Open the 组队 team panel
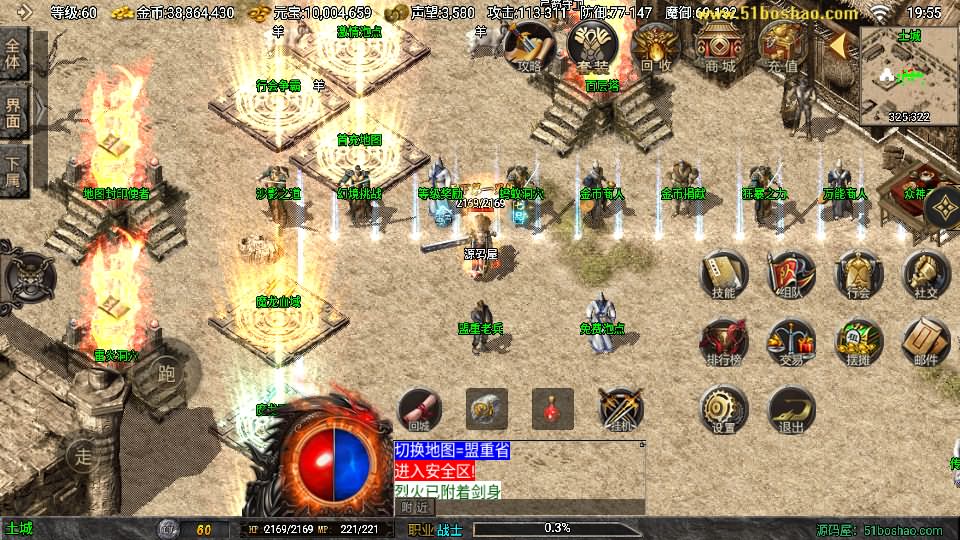The height and width of the screenshot is (540, 960). 791,273
